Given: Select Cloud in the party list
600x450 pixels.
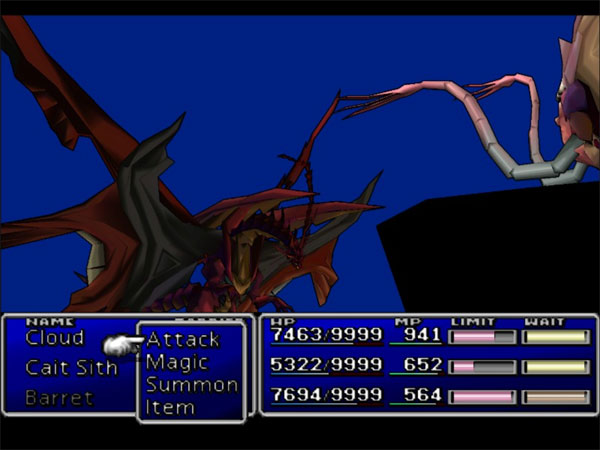Looking at the screenshot, I should point(55,338).
